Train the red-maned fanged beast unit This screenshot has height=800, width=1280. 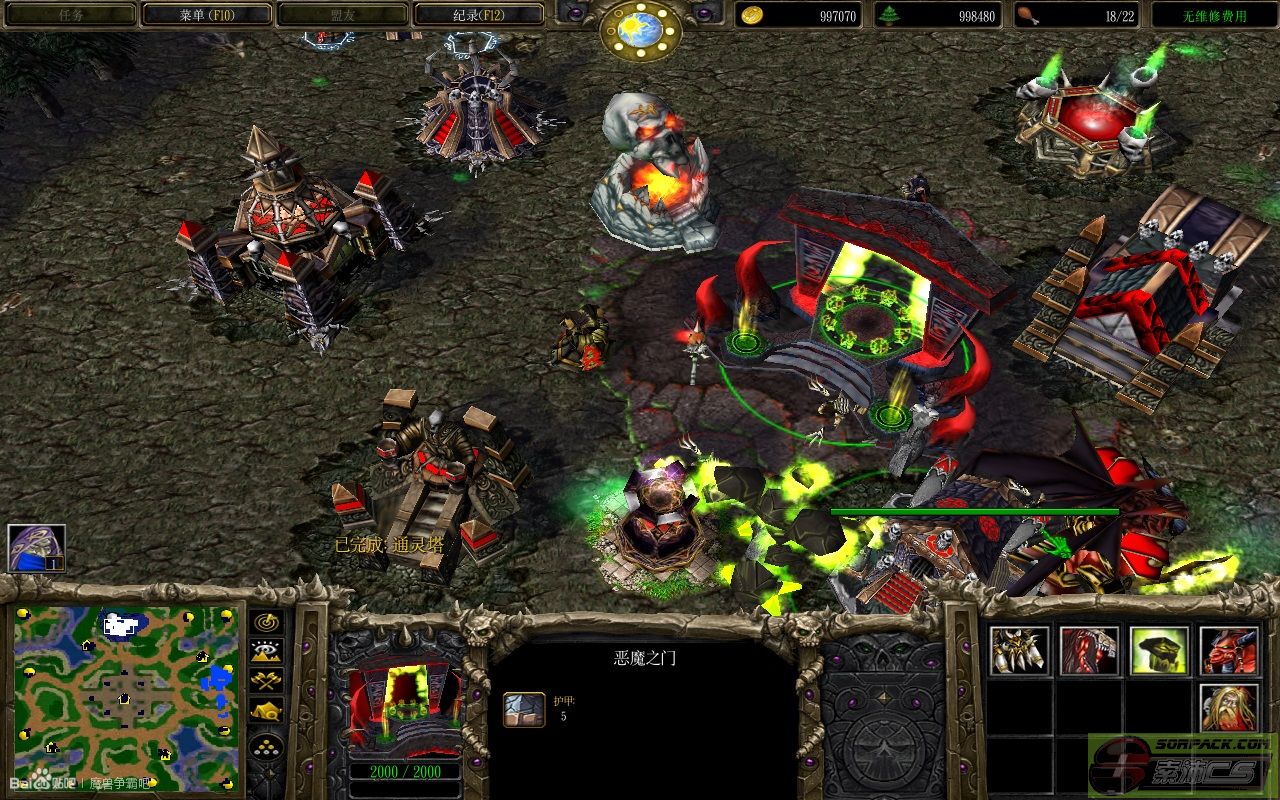tap(1089, 651)
